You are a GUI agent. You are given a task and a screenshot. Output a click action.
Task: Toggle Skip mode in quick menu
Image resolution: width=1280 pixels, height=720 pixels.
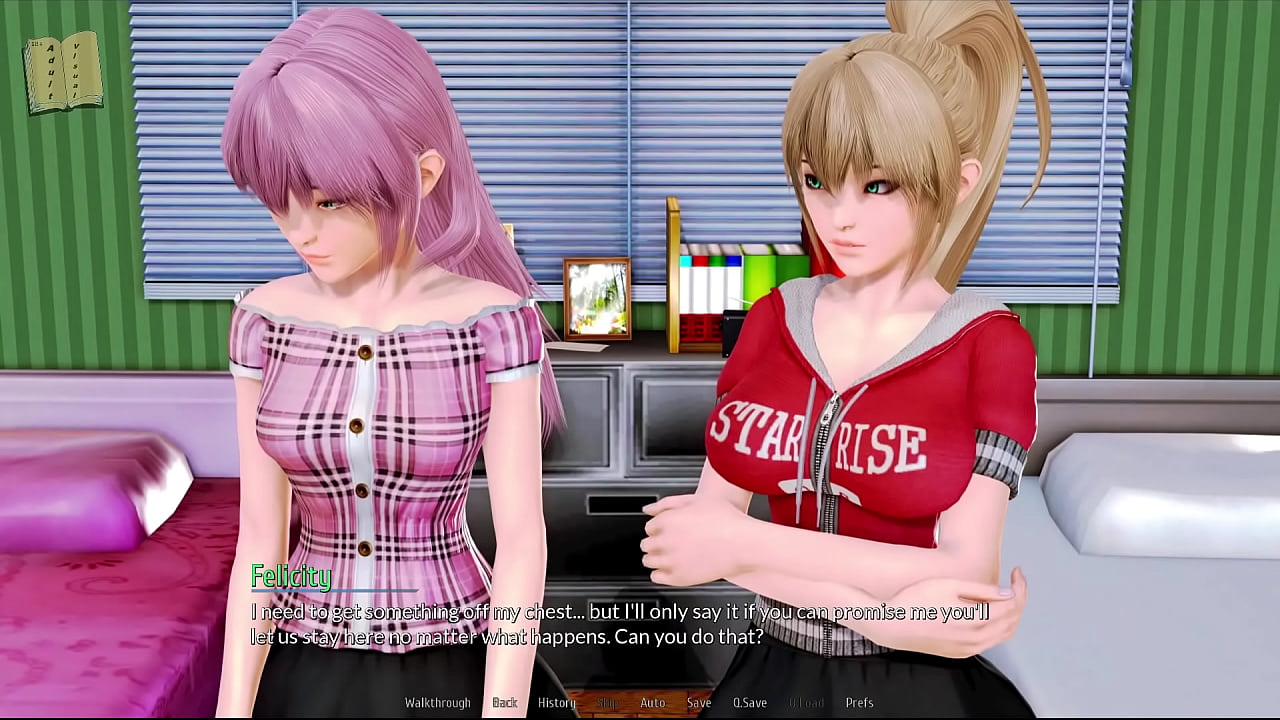click(x=607, y=703)
